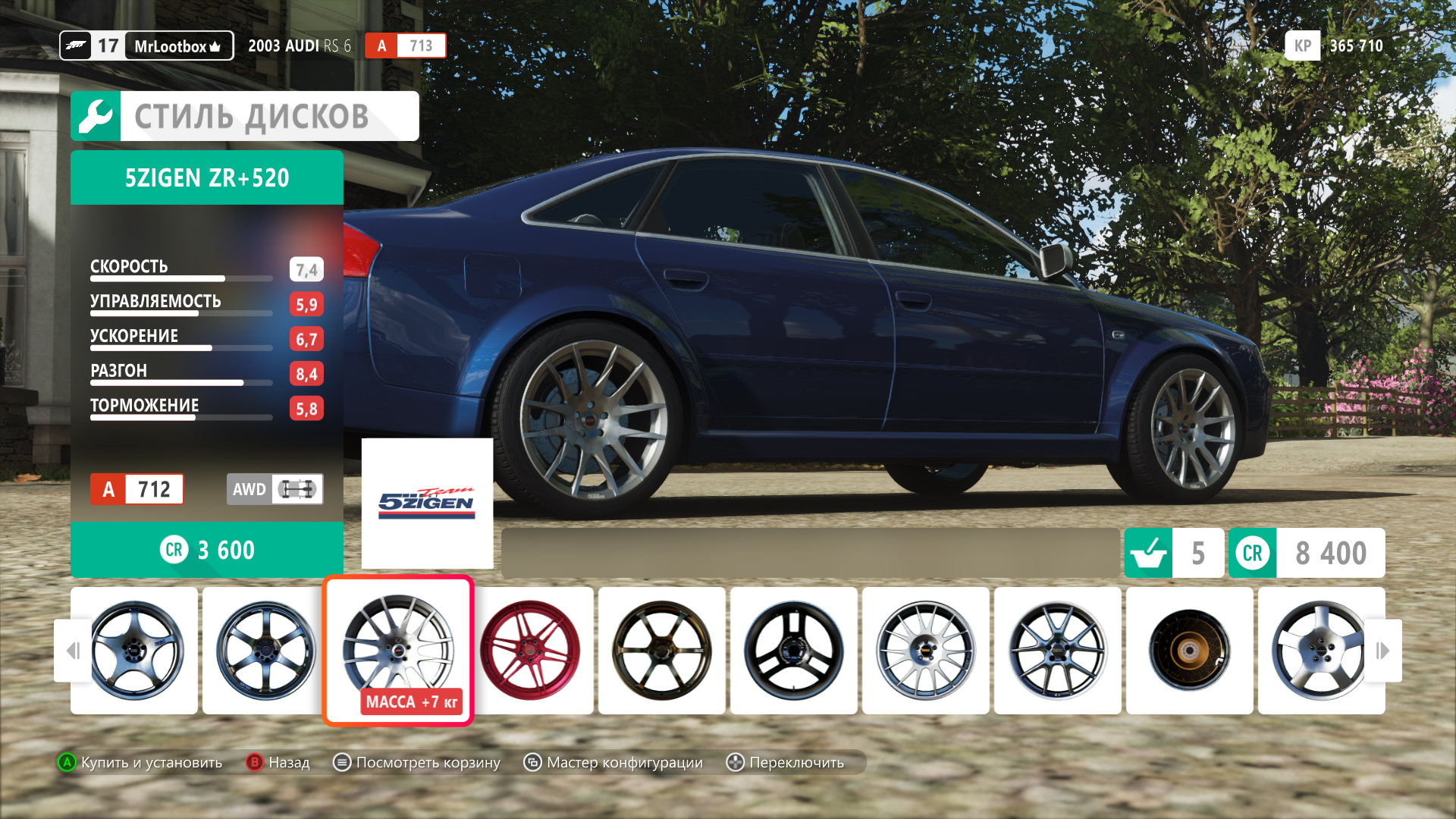Image resolution: width=1456 pixels, height=819 pixels.
Task: Select the silver split-spoke wheel with black rim
Action: coord(1057,650)
